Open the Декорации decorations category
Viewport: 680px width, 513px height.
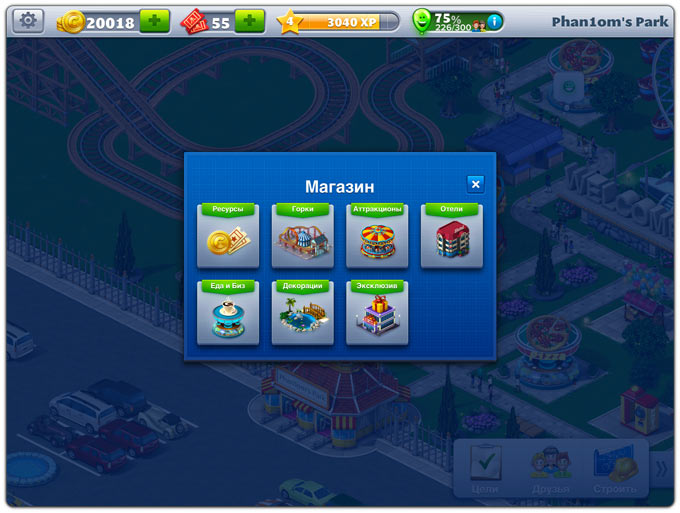302,313
